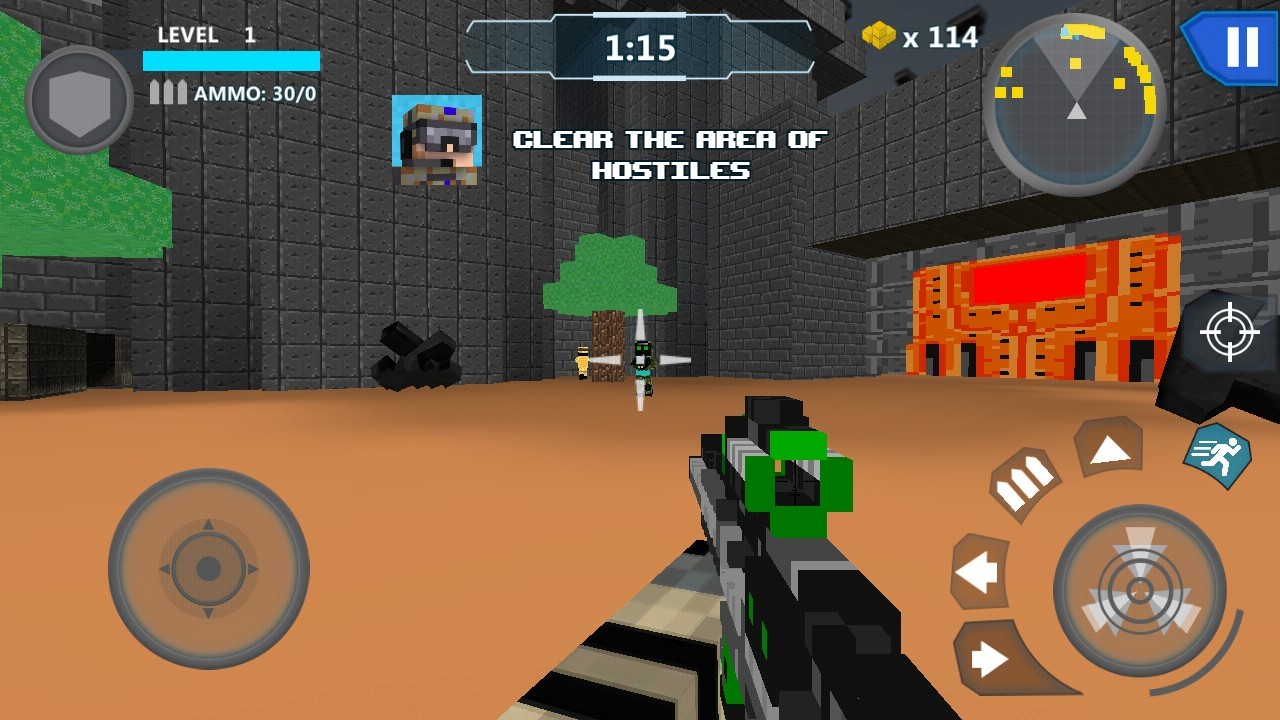1280x720 pixels.
Task: Open the circular radar minimap
Action: tap(1075, 104)
